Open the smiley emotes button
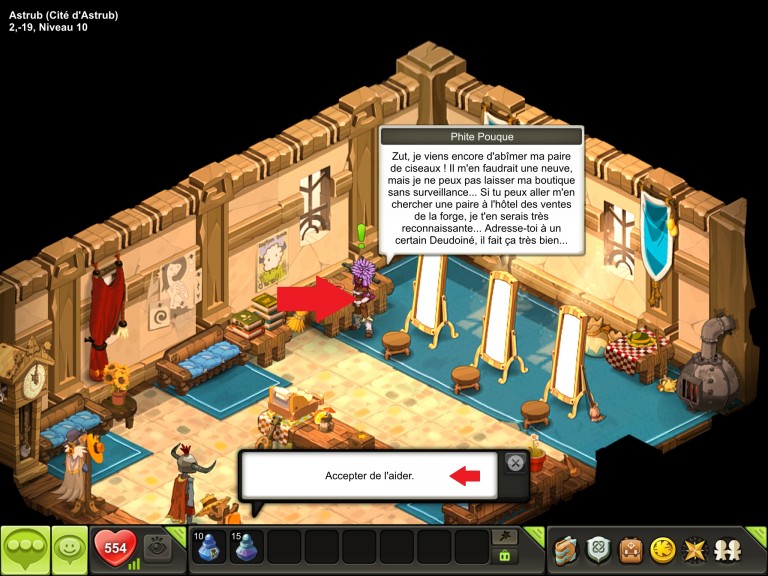The height and width of the screenshot is (576, 768). click(69, 548)
